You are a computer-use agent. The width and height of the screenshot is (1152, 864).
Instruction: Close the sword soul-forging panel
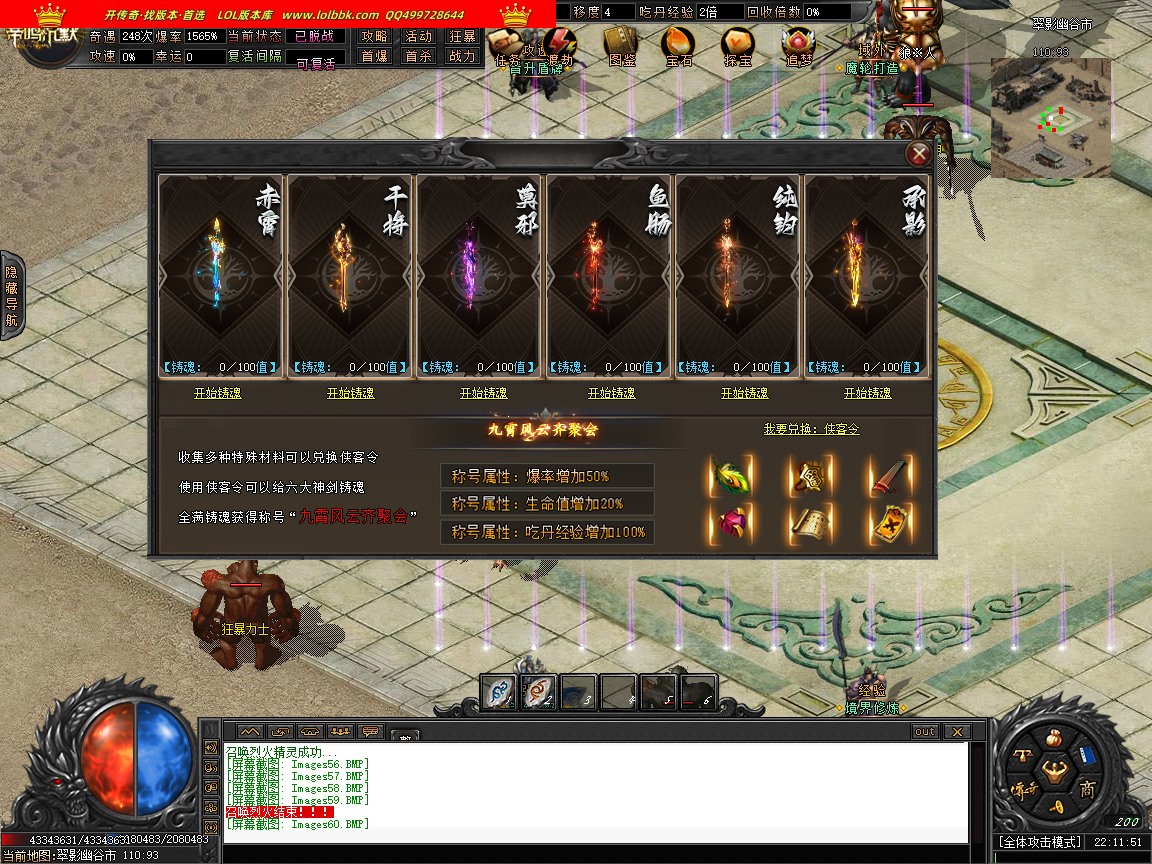tap(917, 154)
